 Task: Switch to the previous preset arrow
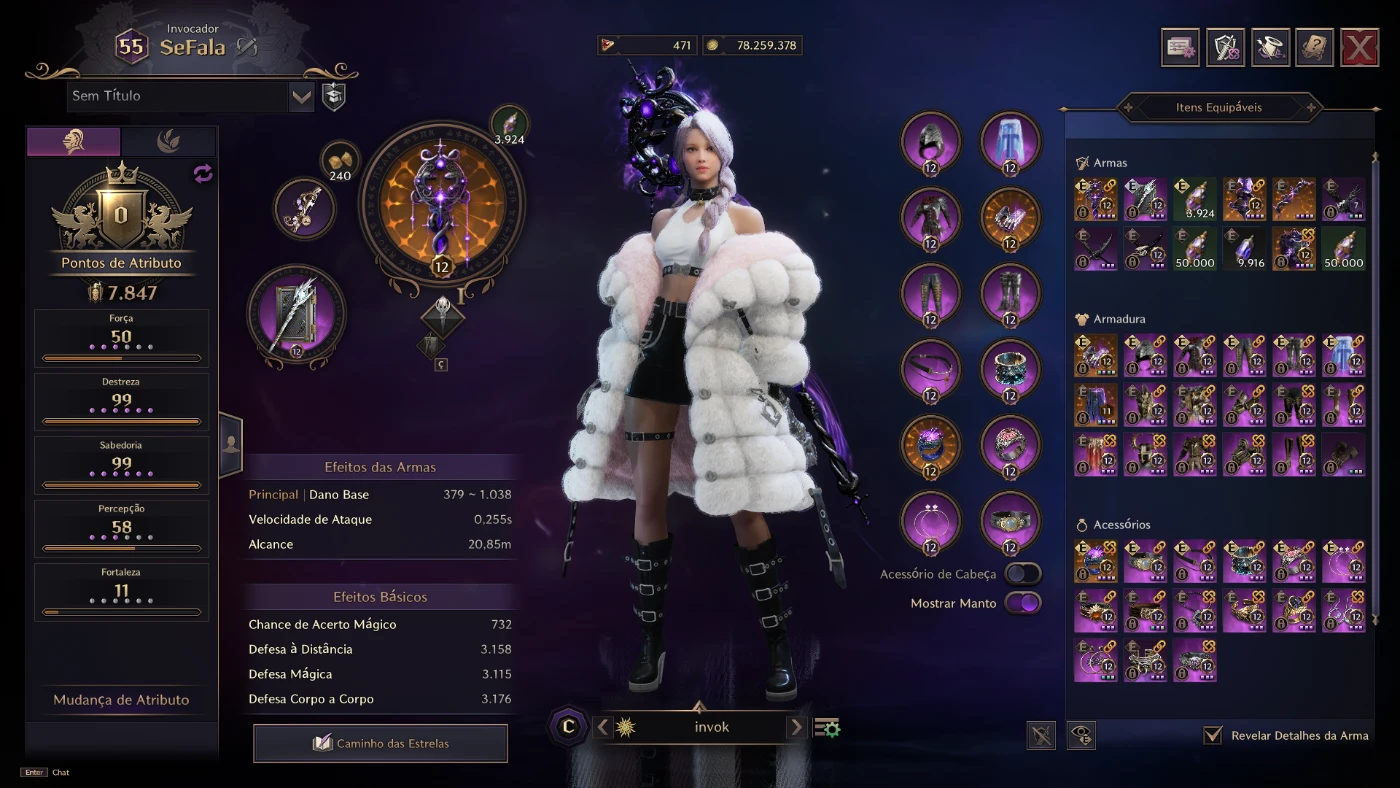(x=602, y=727)
